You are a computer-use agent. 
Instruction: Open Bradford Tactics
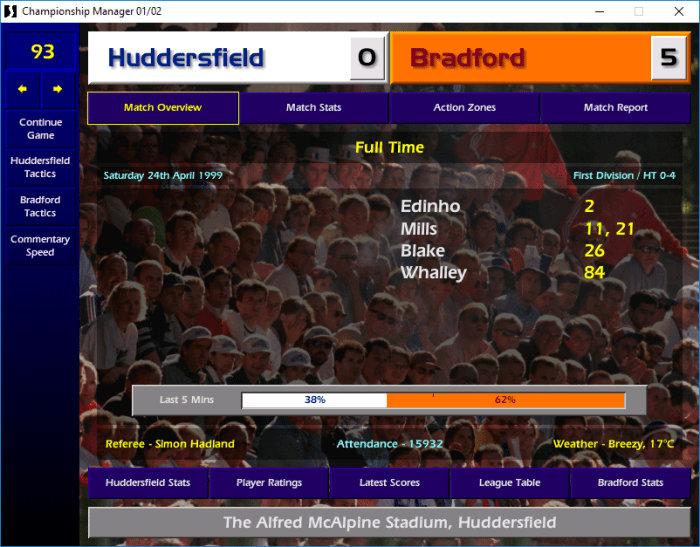click(x=40, y=206)
